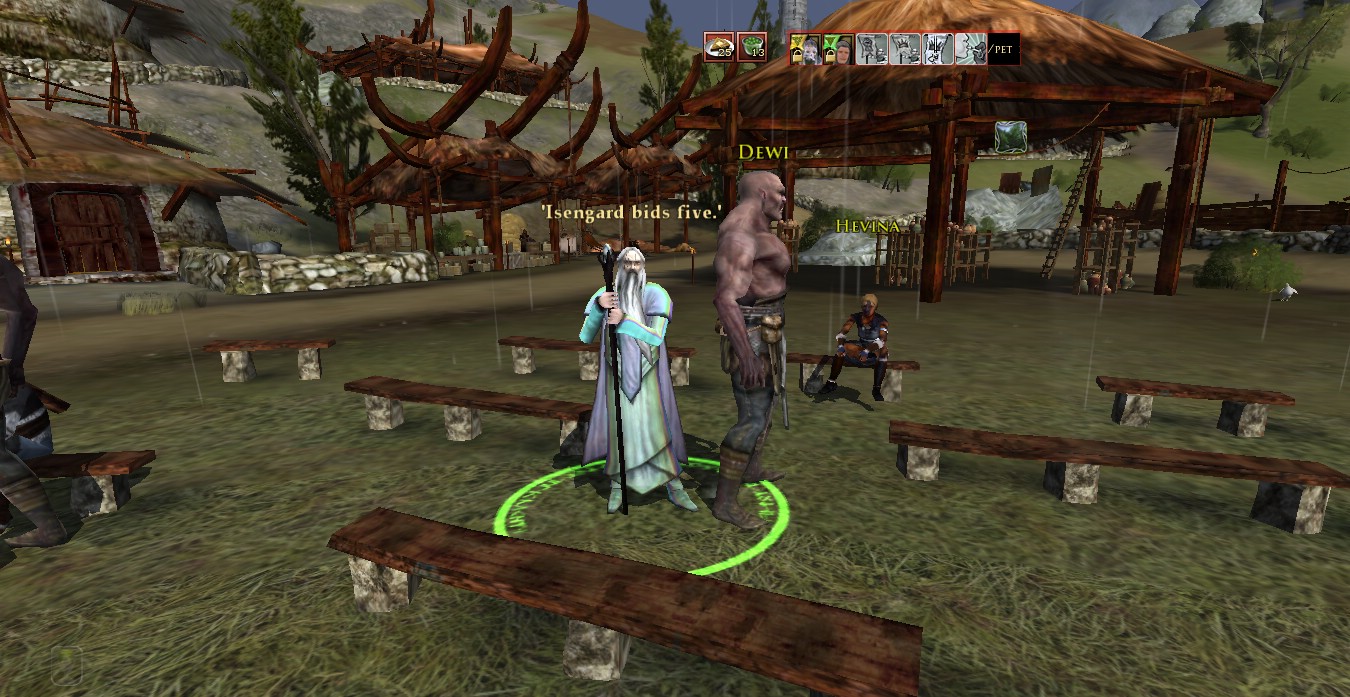Activate the crown banner skill
Image resolution: width=1350 pixels, height=697 pixels.
click(x=904, y=48)
